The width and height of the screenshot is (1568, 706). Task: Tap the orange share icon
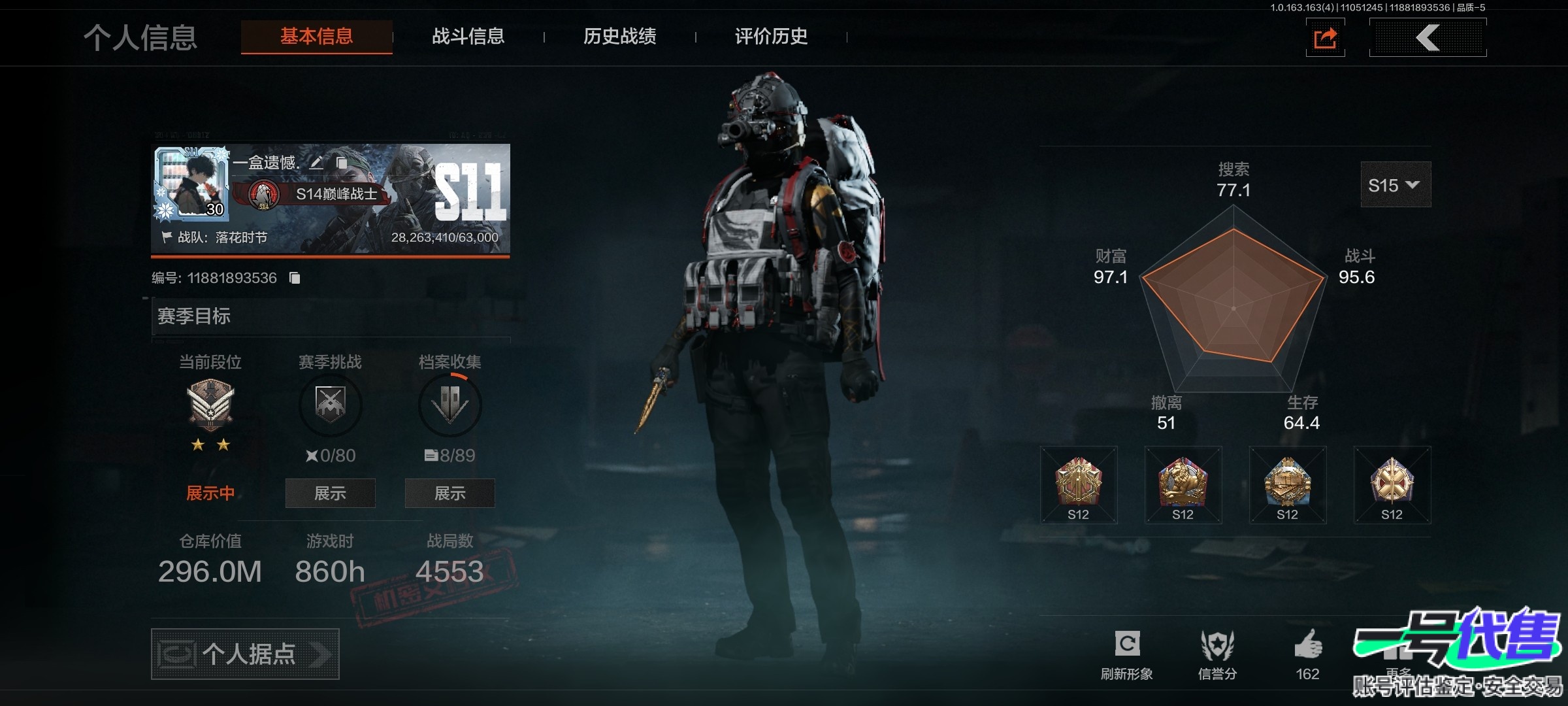coord(1325,38)
